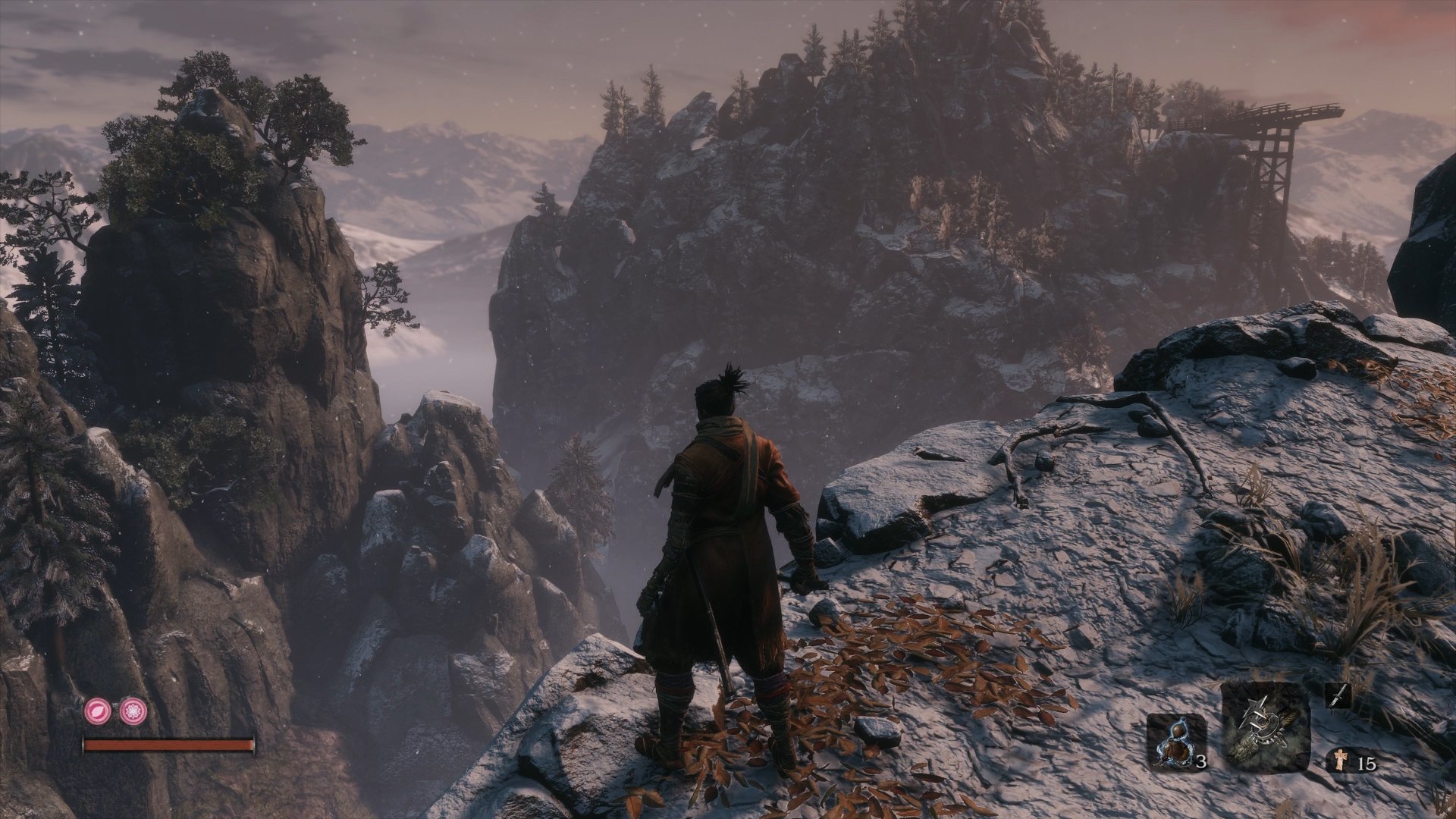
Task: Click the tree-covered rock pillar on the left
Action: coord(220,174)
